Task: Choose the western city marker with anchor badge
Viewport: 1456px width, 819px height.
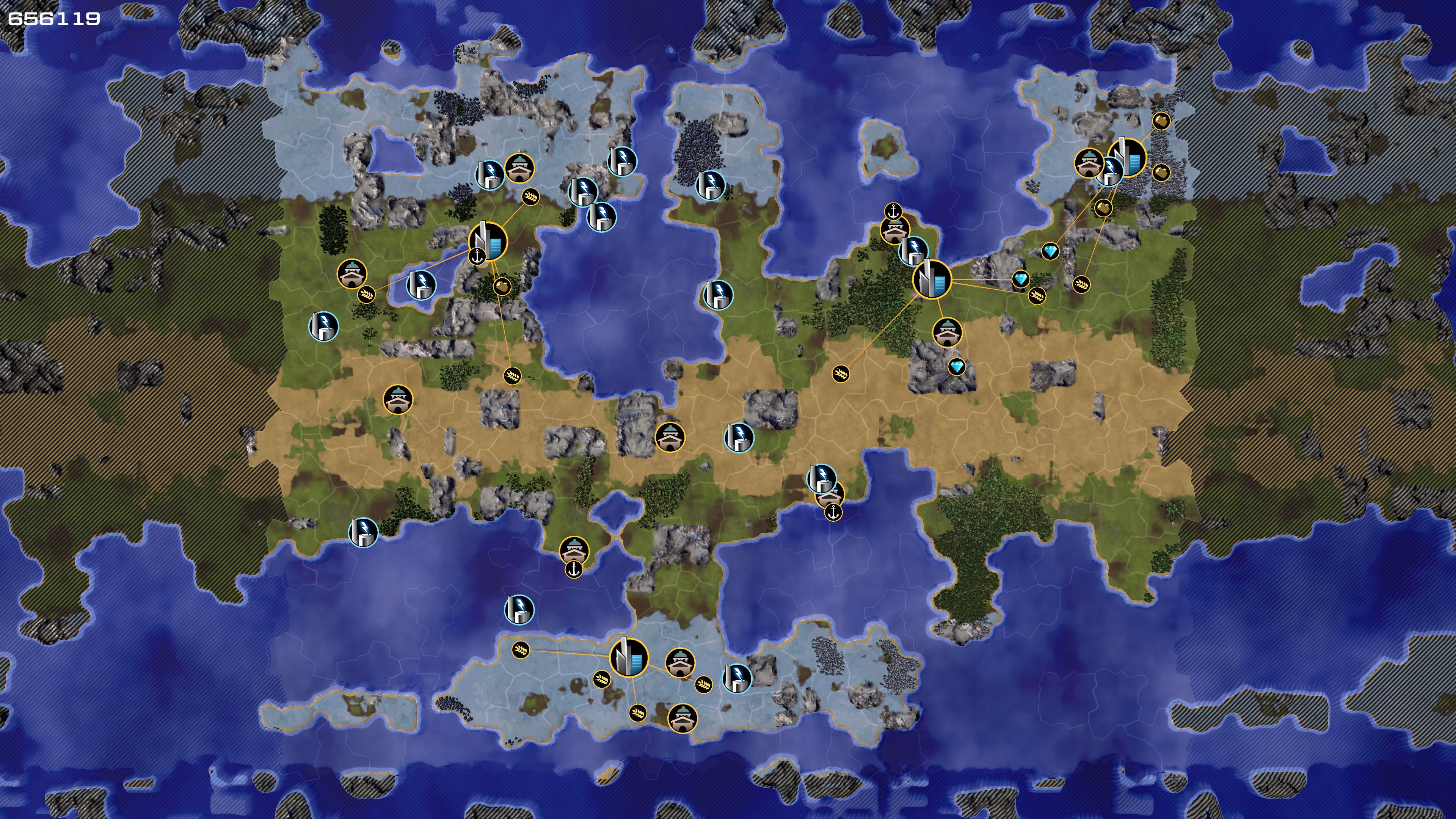Action: click(x=488, y=242)
